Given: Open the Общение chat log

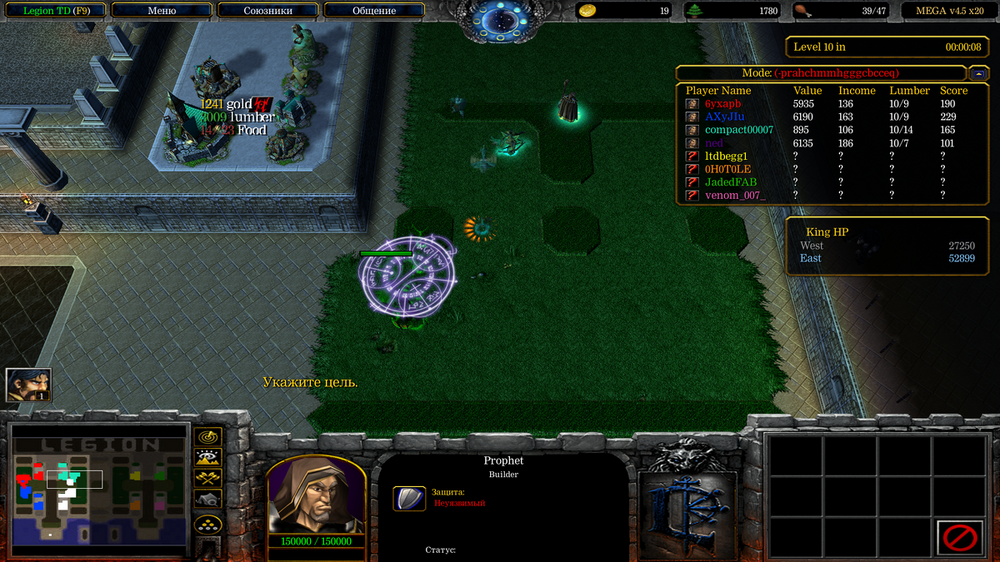Looking at the screenshot, I should [374, 11].
